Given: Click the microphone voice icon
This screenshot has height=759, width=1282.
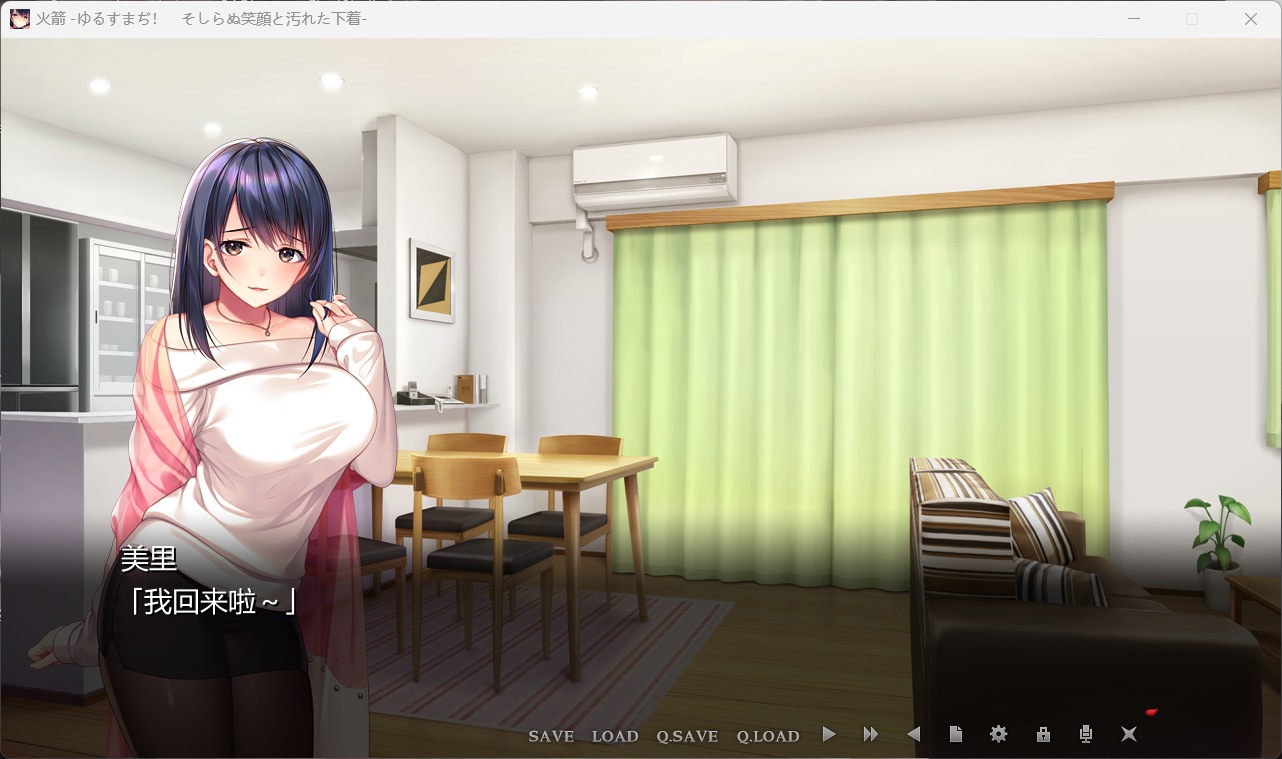Looking at the screenshot, I should coord(1086,735).
